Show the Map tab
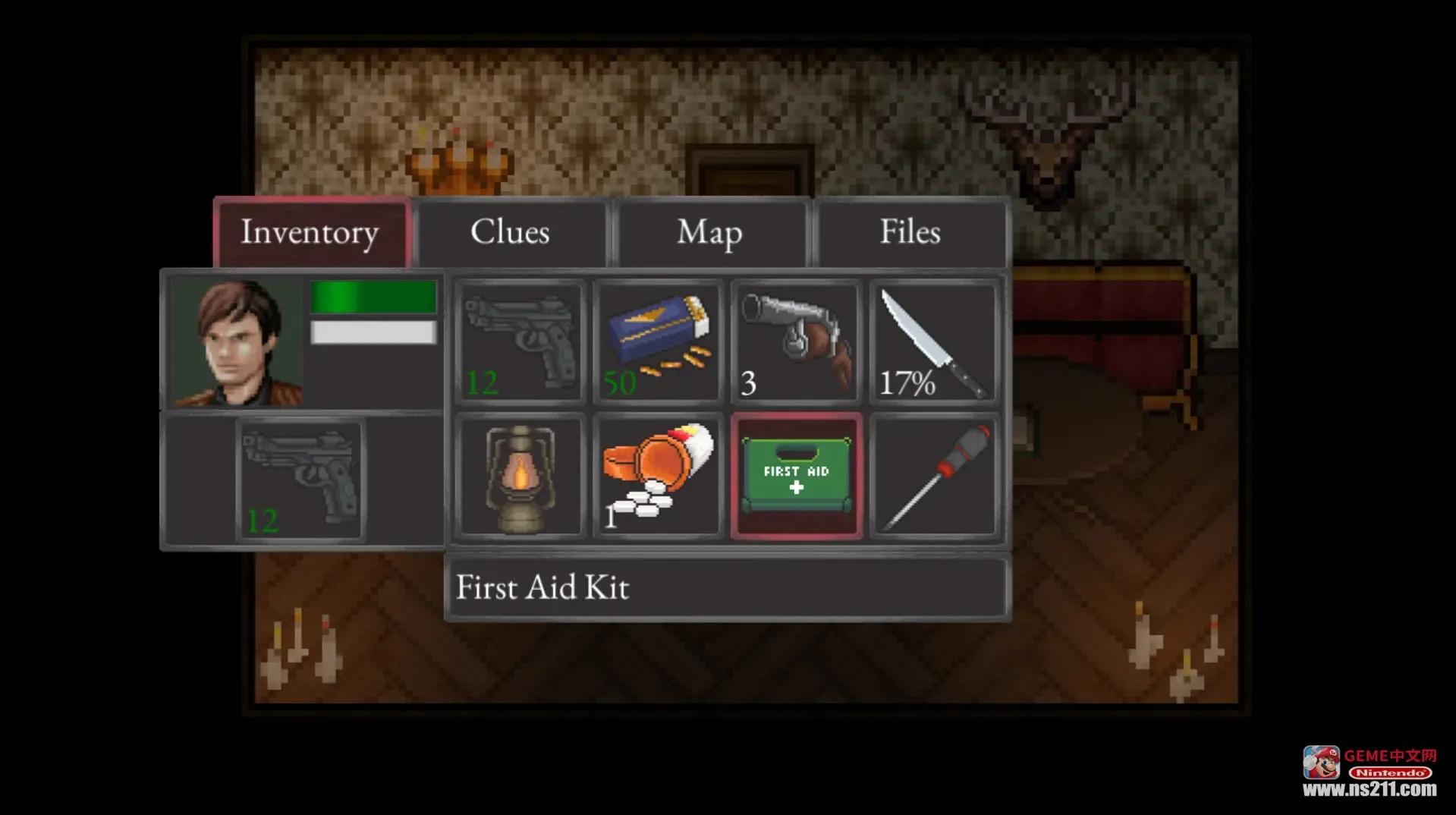The image size is (1456, 815). pos(710,232)
